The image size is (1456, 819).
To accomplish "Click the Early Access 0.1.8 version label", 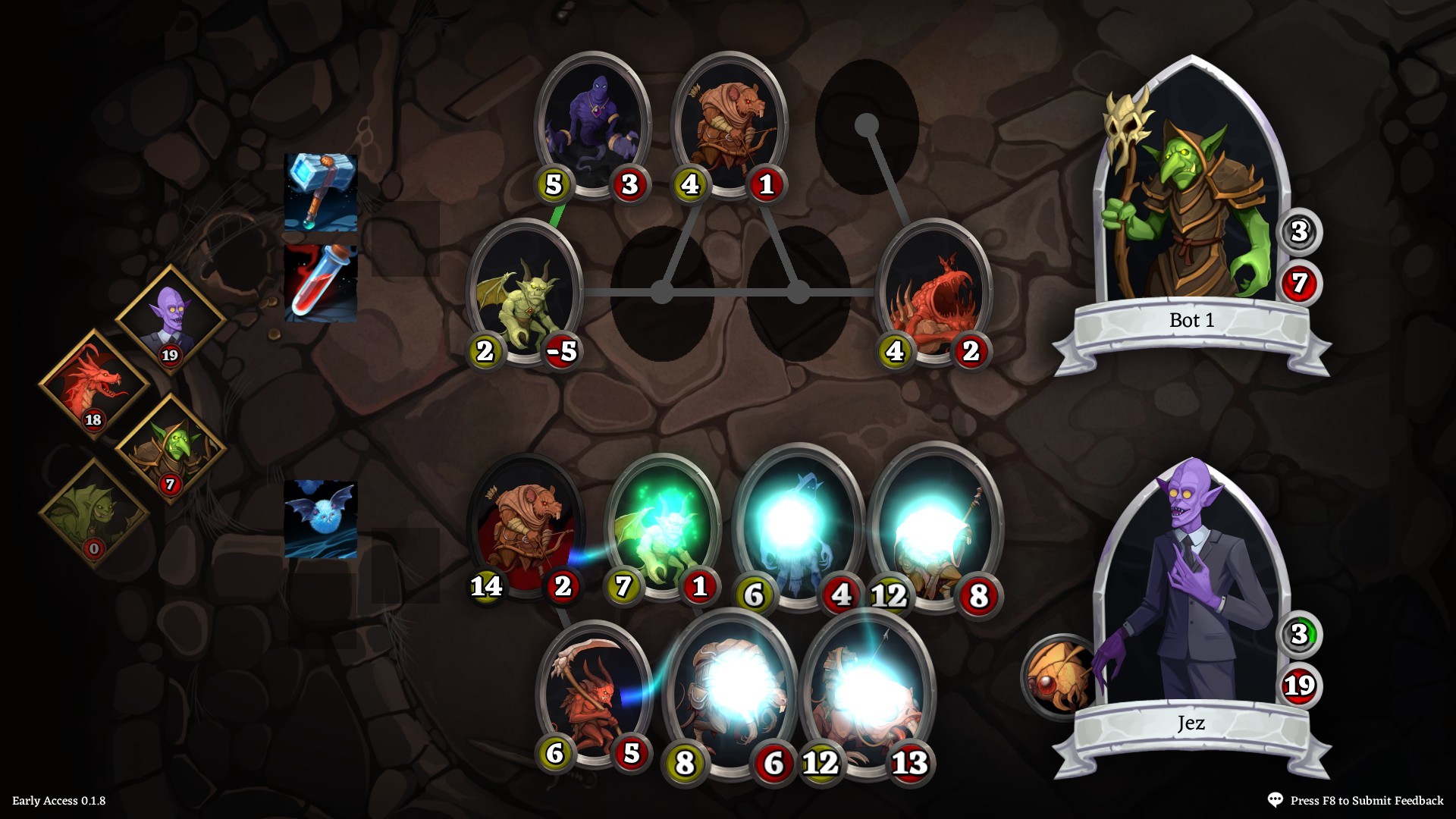I will [x=59, y=799].
